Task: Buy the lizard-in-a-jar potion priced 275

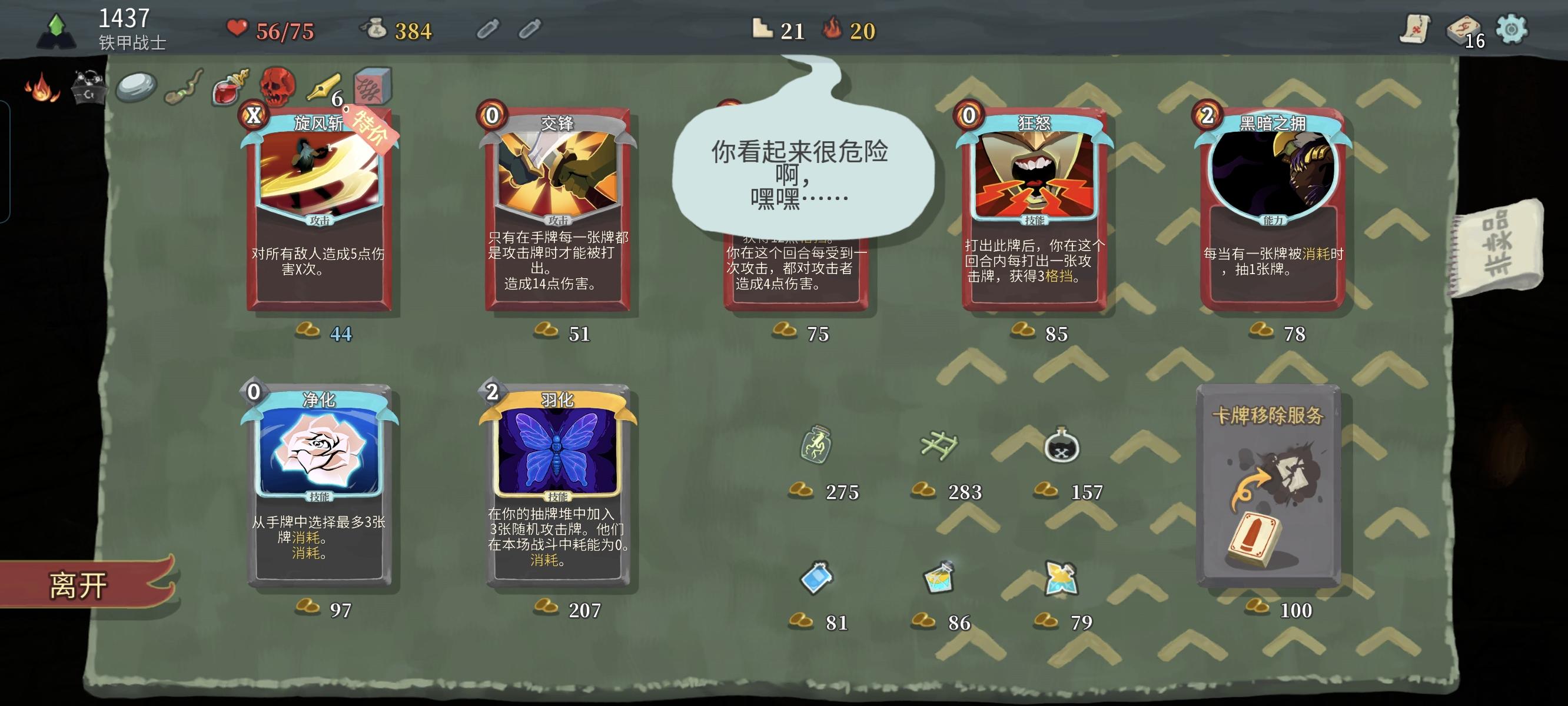Action: point(816,446)
